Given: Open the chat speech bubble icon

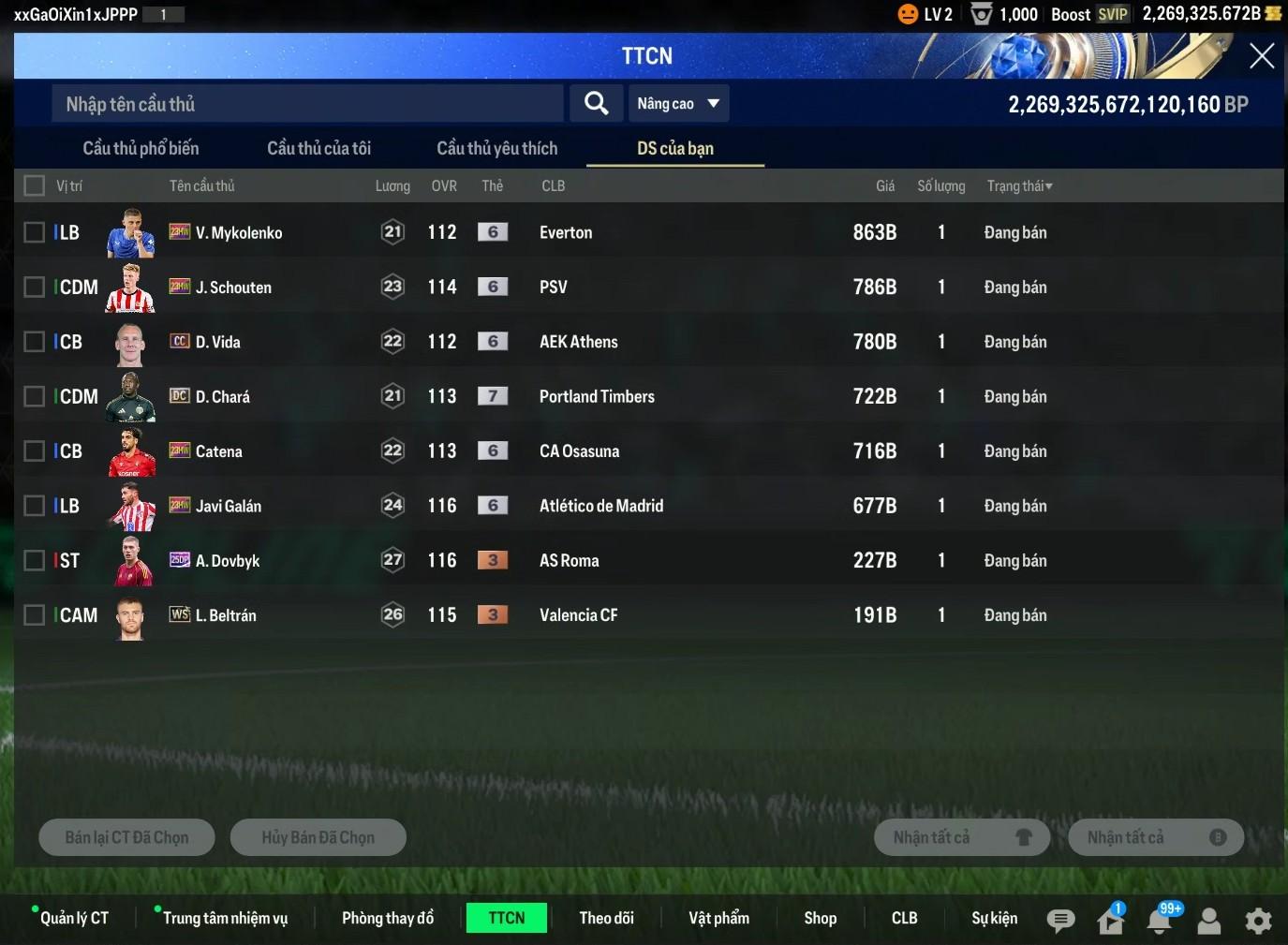Looking at the screenshot, I should click(x=1060, y=921).
